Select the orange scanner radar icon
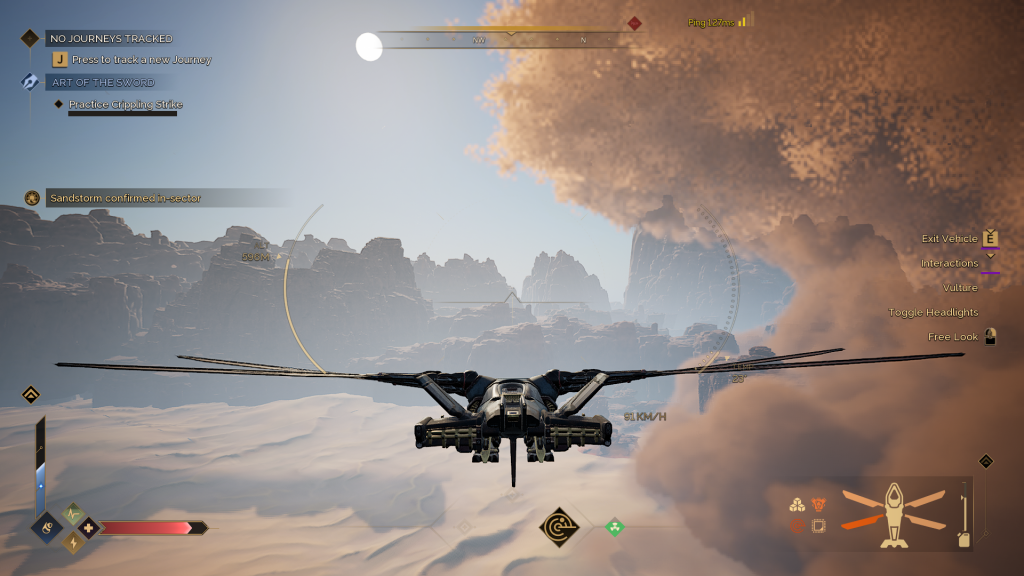The image size is (1024, 576). 798,526
